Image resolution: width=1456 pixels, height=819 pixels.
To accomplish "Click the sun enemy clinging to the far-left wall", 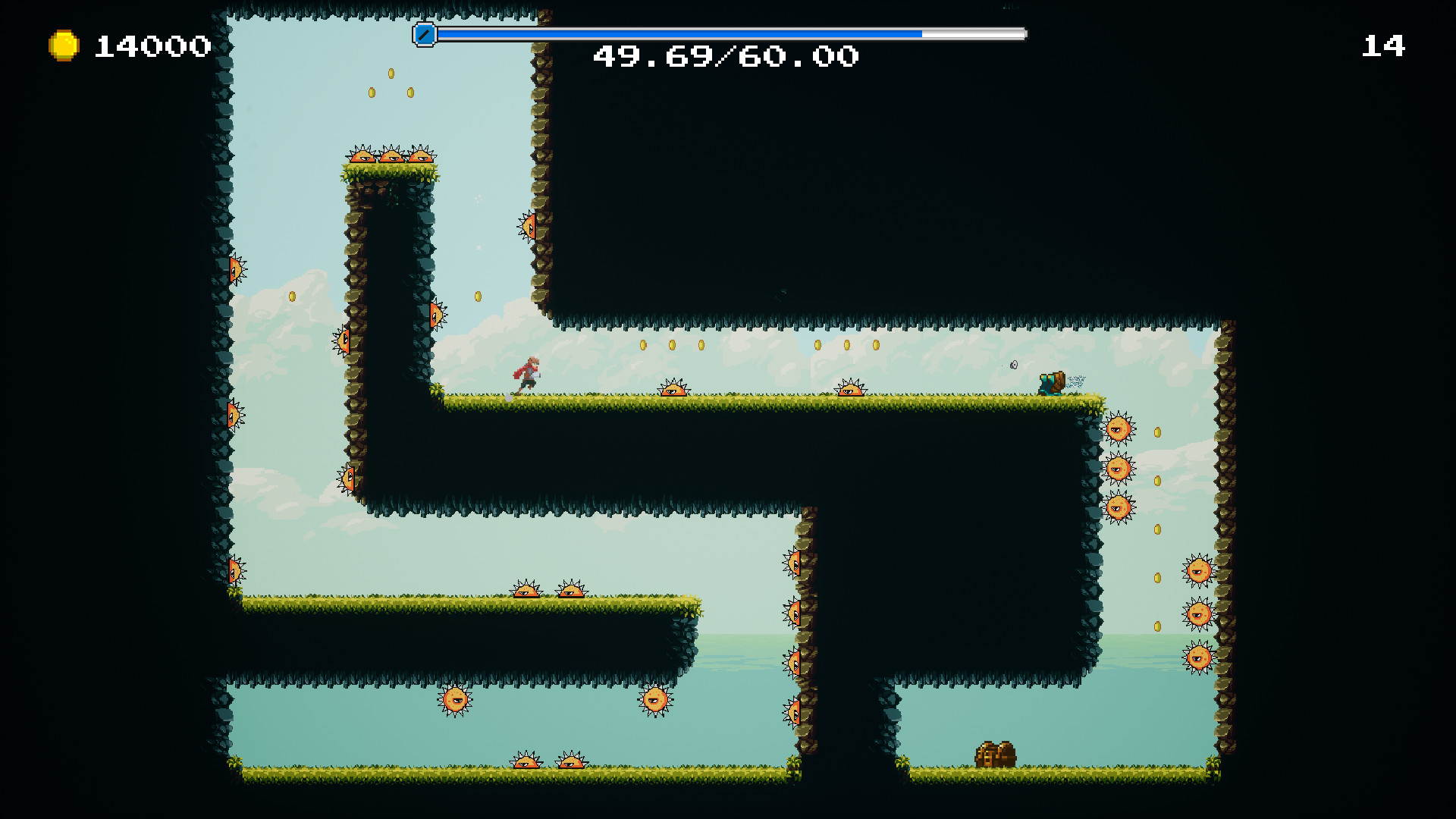I will [x=235, y=269].
